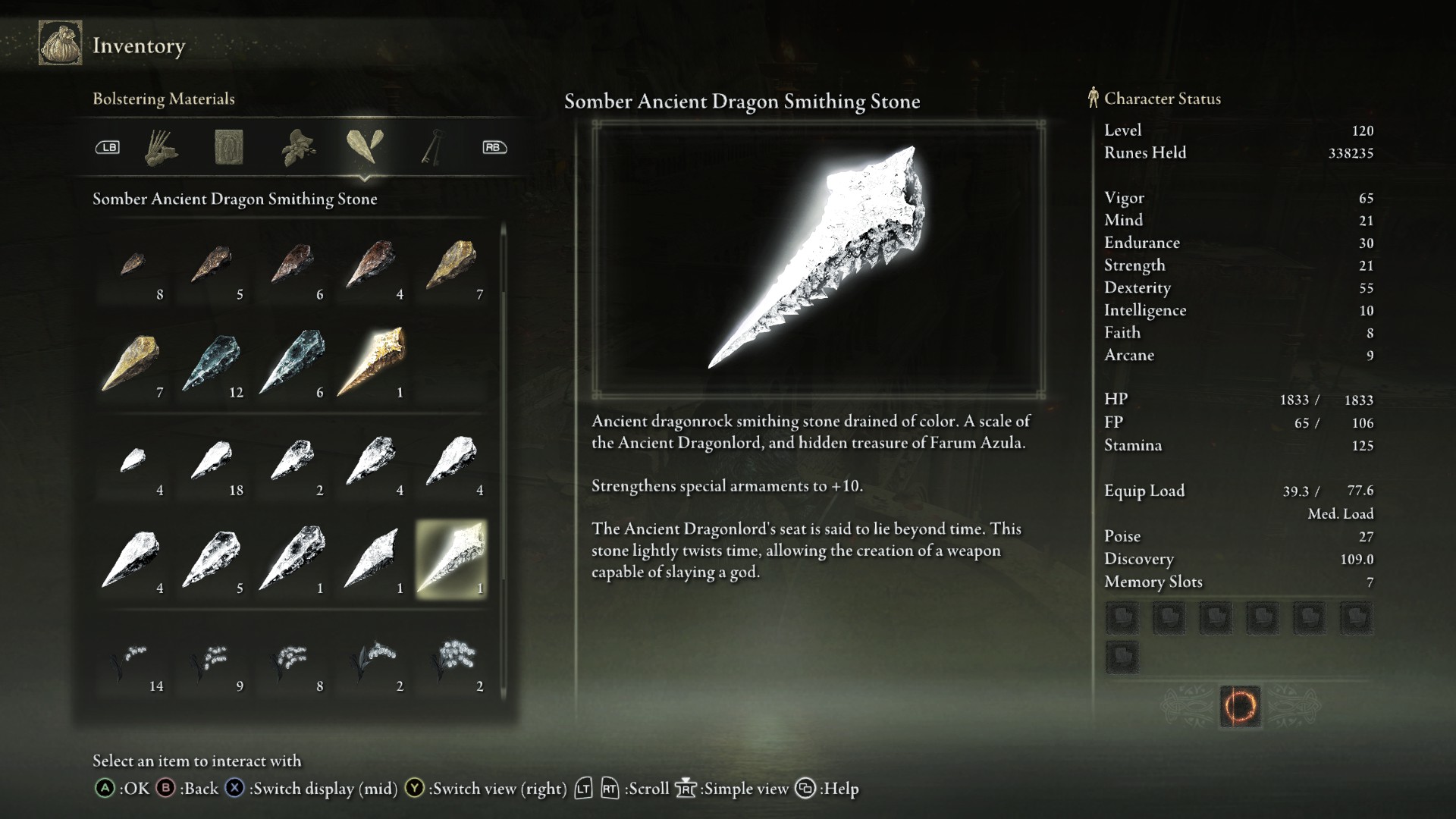Pick the Somber Smithing Stone stack of 5
This screenshot has width=1456, height=819.
point(212,560)
